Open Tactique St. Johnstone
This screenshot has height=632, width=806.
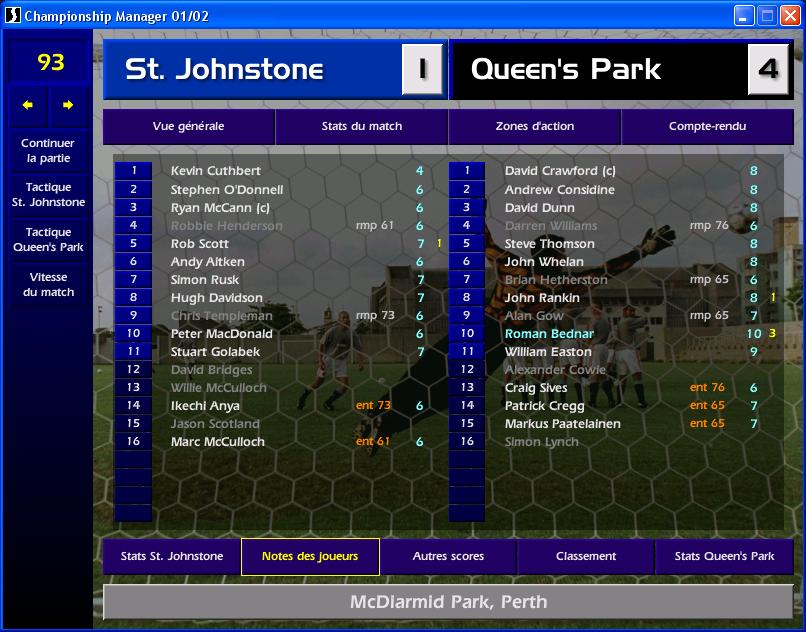click(50, 194)
